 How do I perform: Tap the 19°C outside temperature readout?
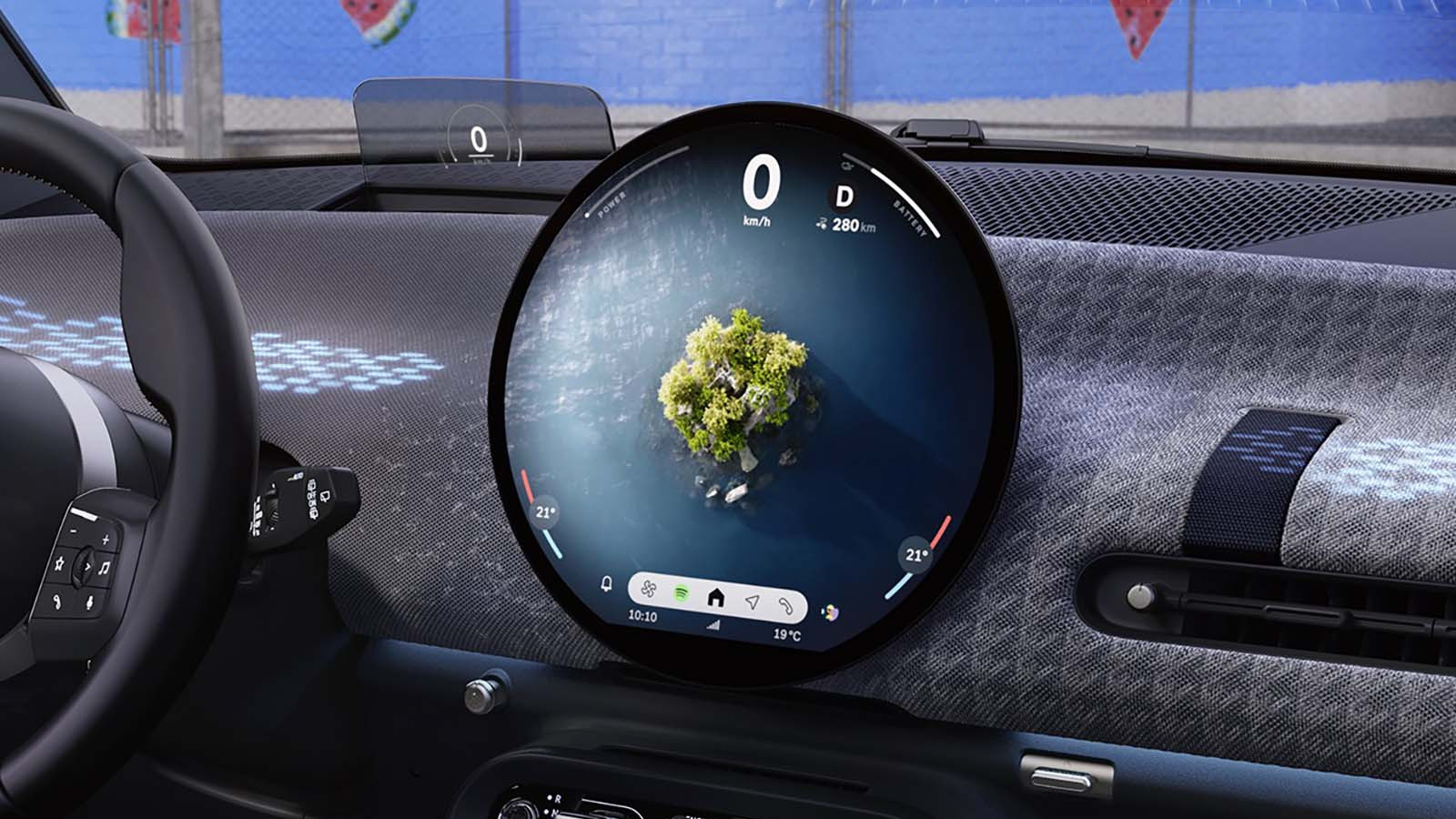coord(788,634)
